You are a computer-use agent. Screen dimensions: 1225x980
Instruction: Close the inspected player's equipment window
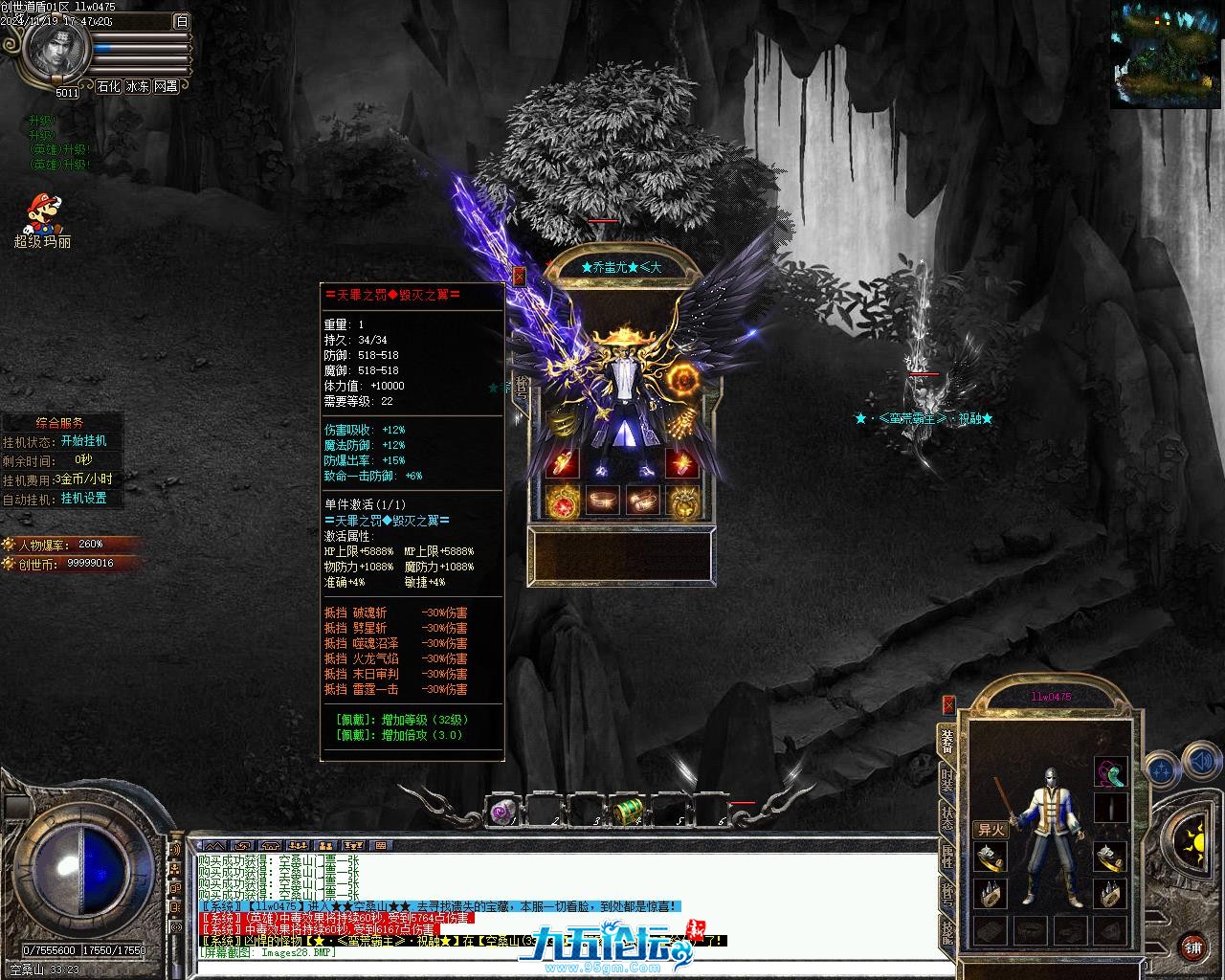(519, 276)
